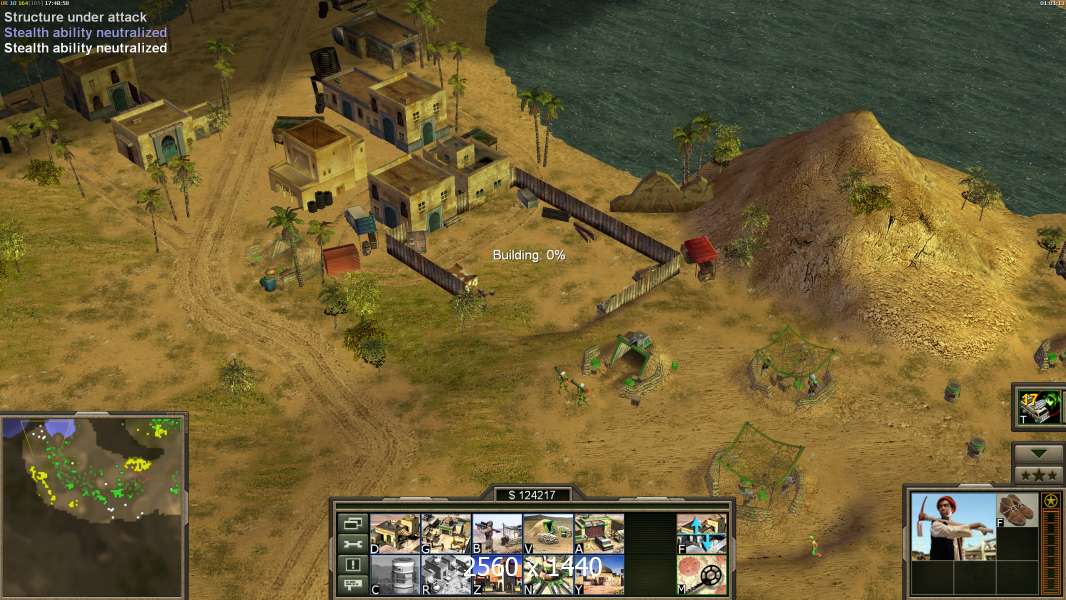Pick the building icon labeled Y
The width and height of the screenshot is (1066, 600).
[599, 574]
